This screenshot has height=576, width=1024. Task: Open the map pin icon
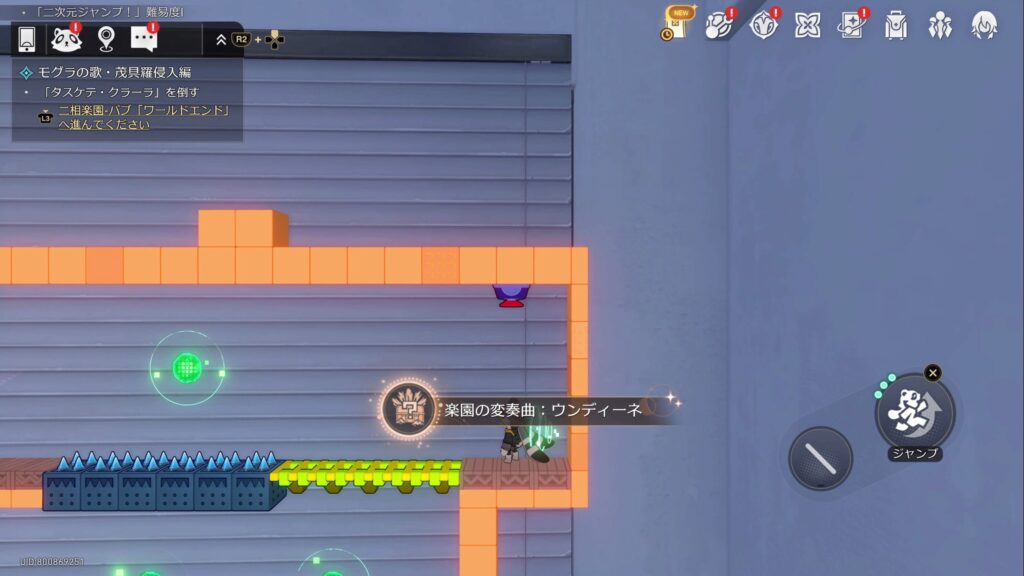coord(106,39)
